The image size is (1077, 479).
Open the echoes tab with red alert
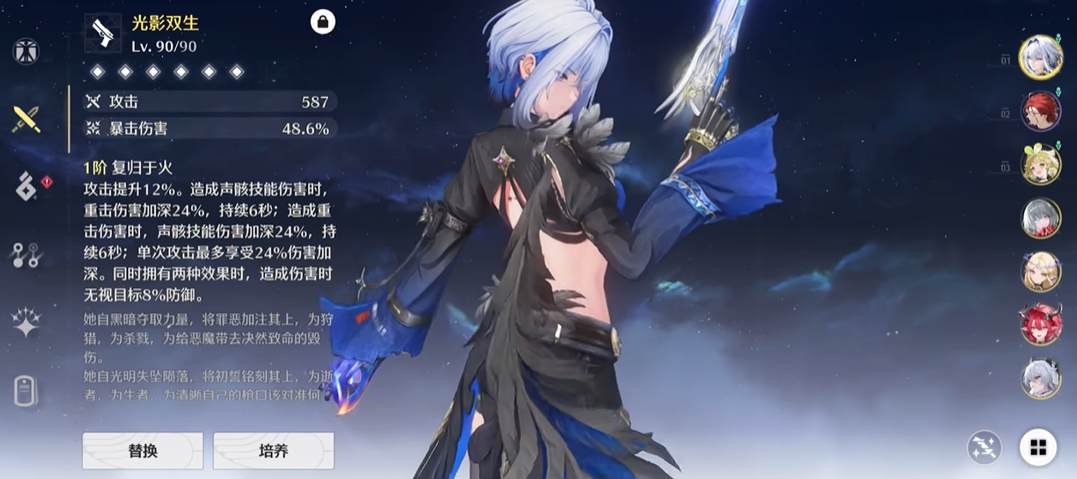click(x=25, y=185)
